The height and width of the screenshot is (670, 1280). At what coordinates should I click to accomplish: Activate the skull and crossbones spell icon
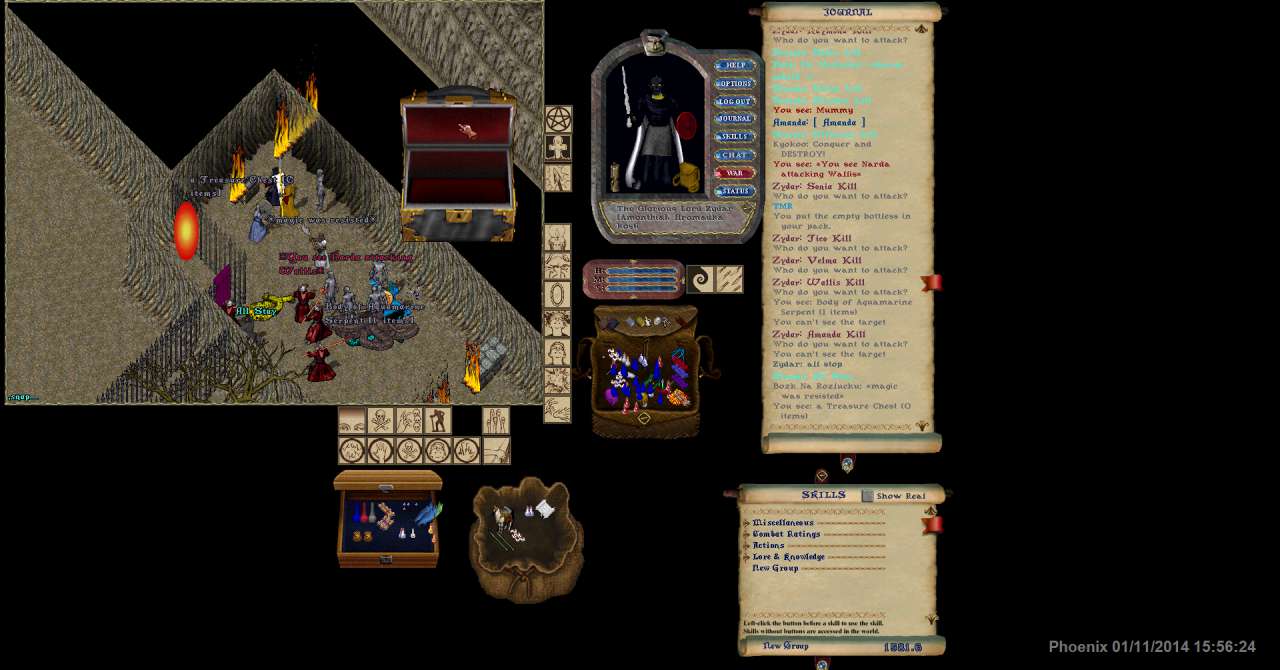click(x=381, y=421)
